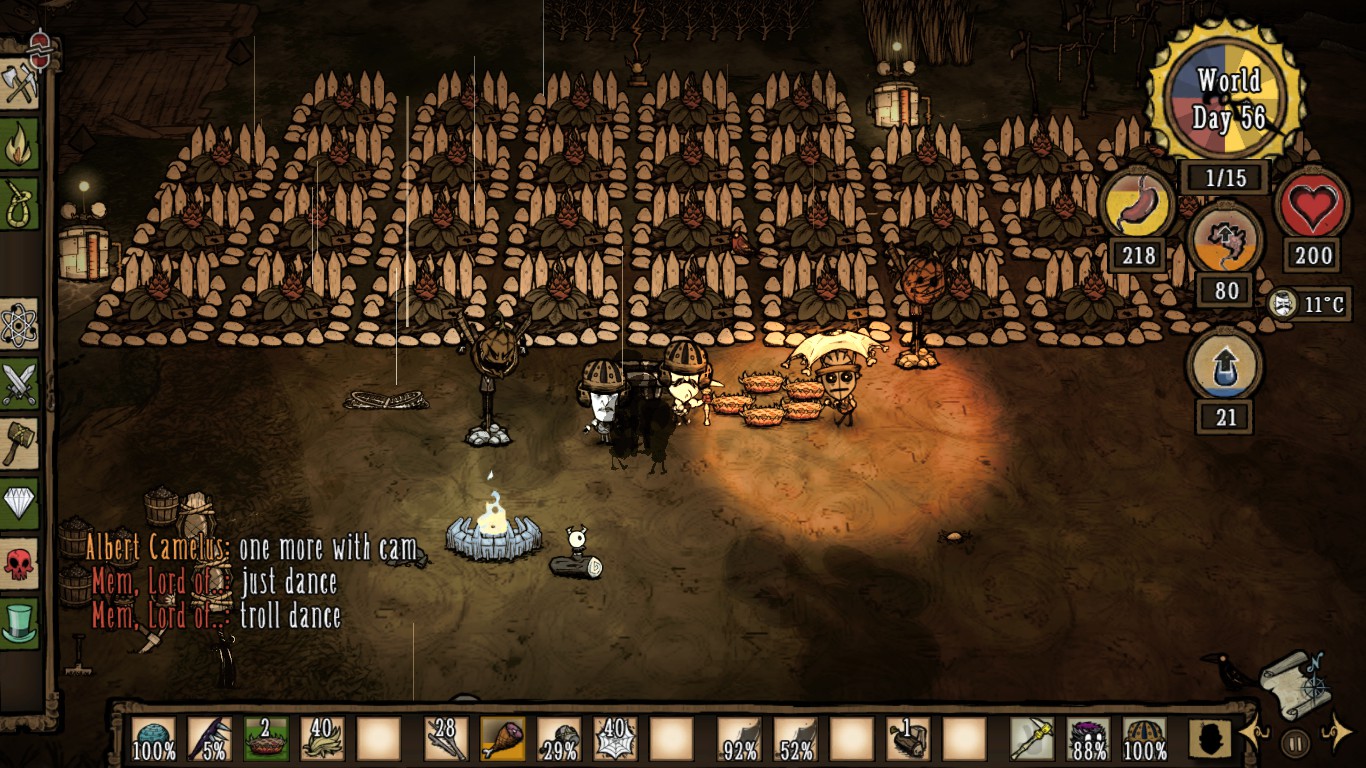The width and height of the screenshot is (1366, 768).
Task: Select the equipped football helmet slot
Action: (1144, 739)
